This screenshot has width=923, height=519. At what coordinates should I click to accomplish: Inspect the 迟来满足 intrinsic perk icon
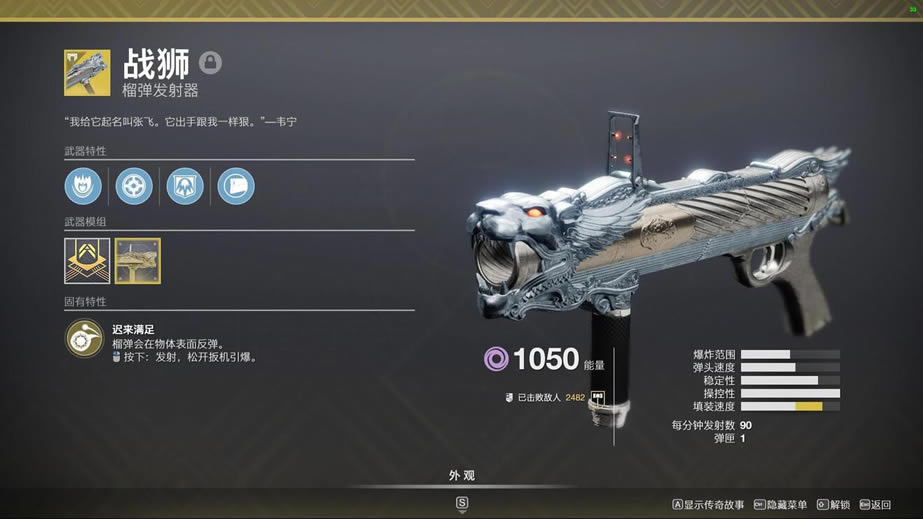coord(84,340)
